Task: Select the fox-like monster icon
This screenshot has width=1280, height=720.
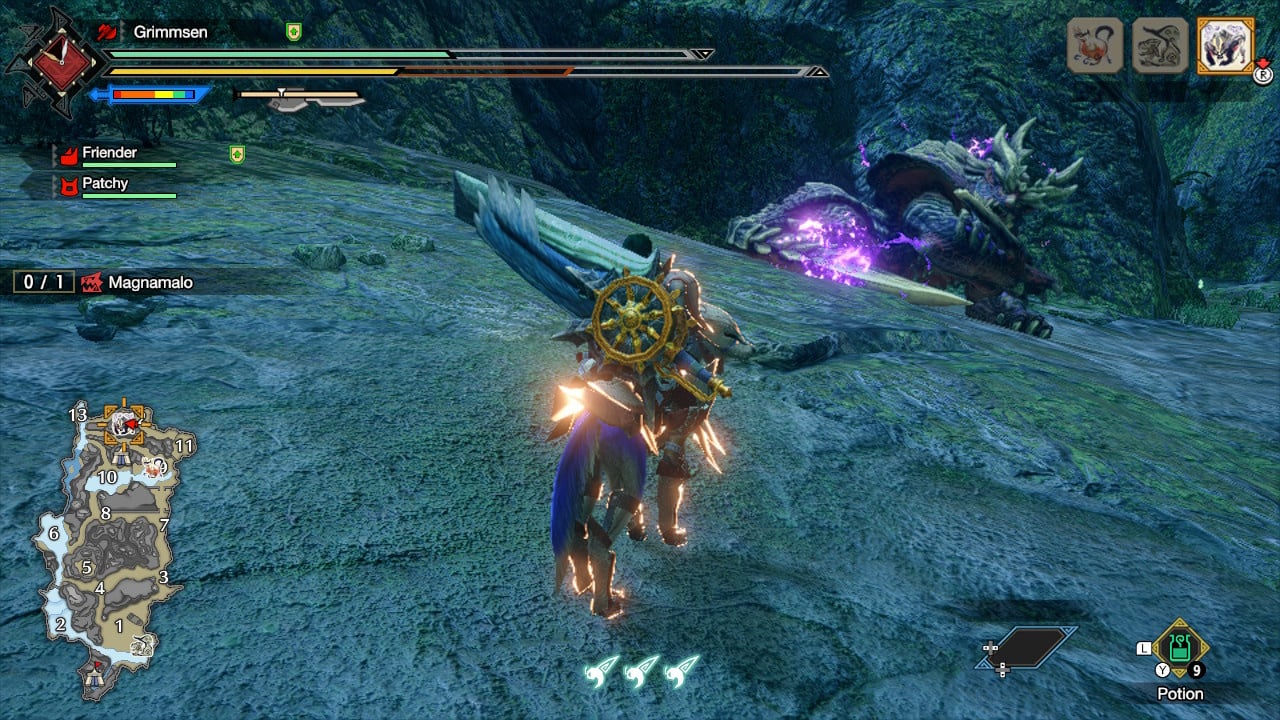Action: point(1093,46)
